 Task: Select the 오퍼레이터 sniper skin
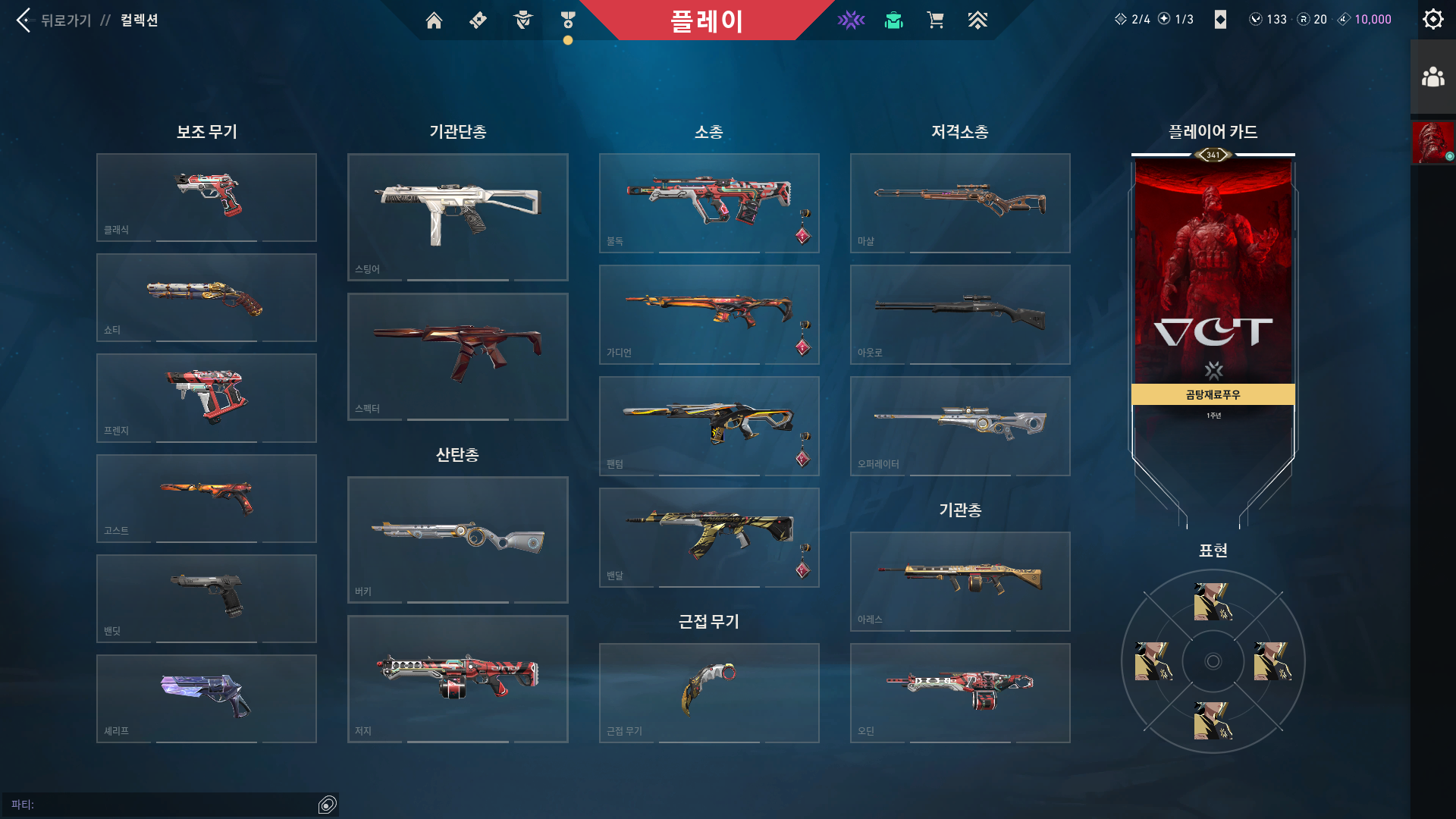pos(959,425)
